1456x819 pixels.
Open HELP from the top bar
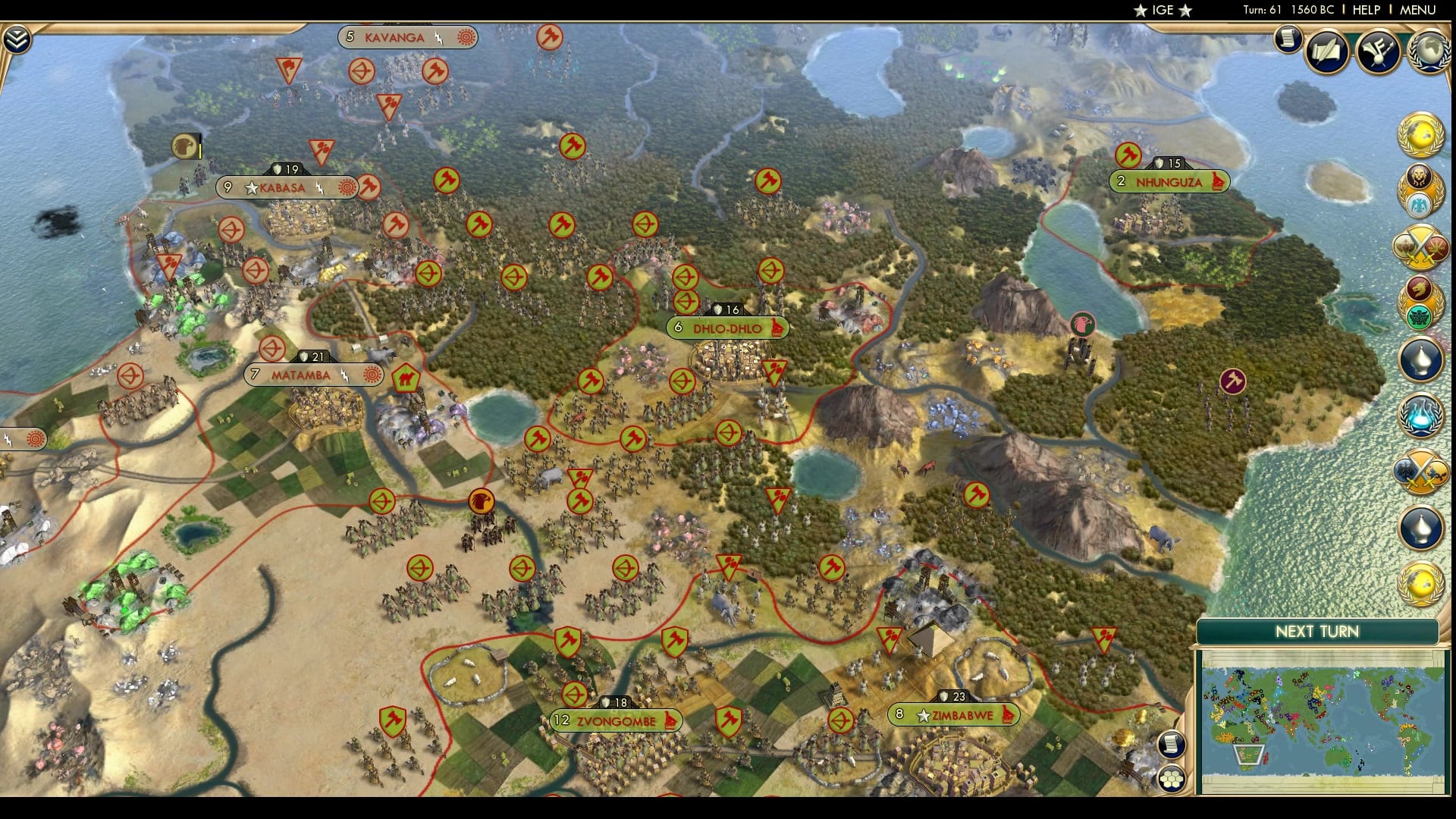(1369, 11)
